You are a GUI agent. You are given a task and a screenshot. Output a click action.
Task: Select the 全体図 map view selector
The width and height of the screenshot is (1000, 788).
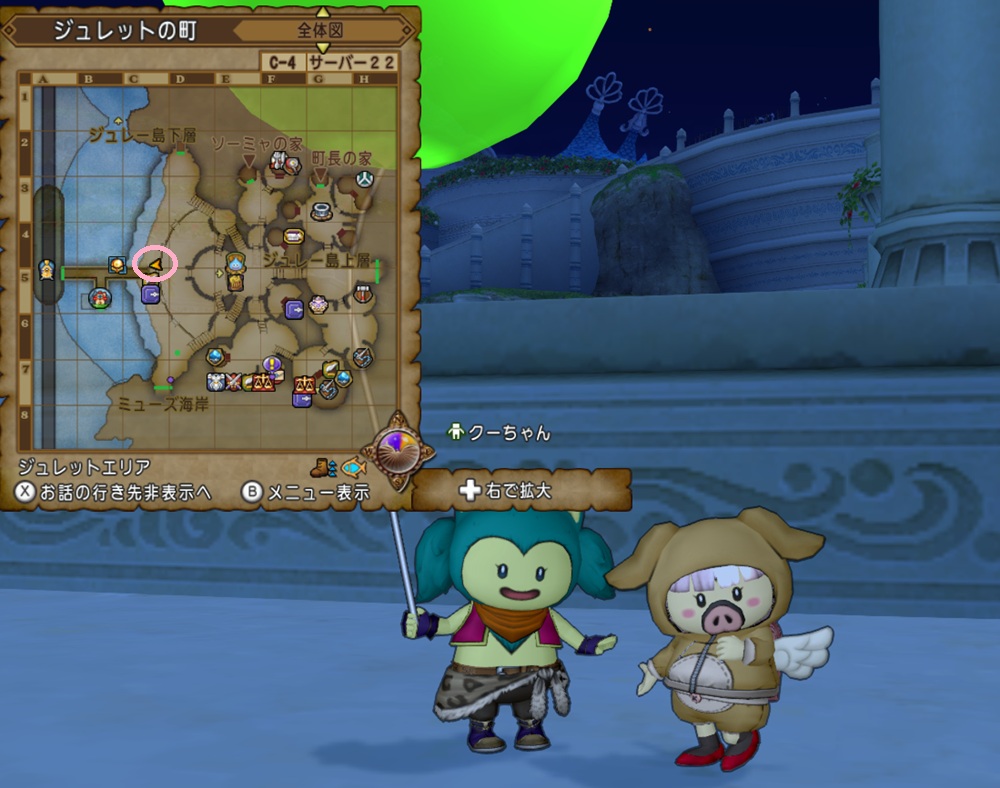[320, 31]
